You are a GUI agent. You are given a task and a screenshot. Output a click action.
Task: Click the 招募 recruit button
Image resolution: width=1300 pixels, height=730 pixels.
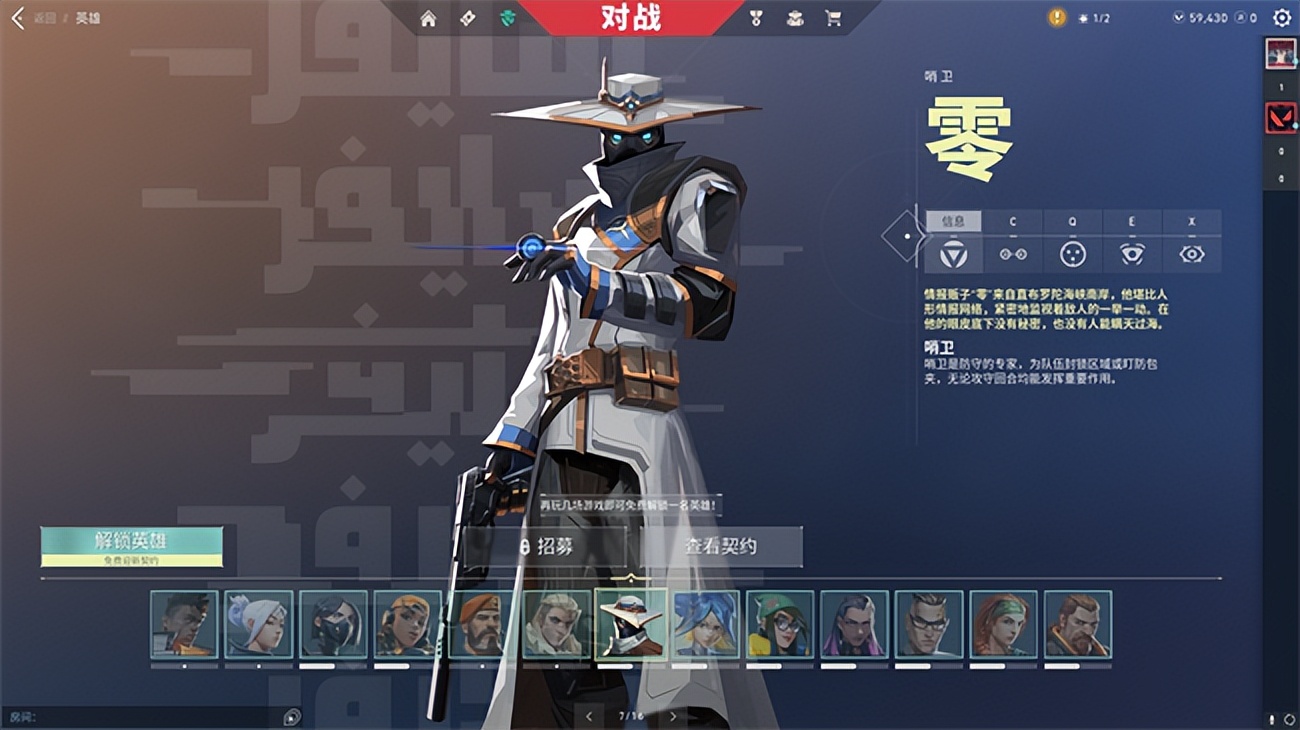[553, 547]
